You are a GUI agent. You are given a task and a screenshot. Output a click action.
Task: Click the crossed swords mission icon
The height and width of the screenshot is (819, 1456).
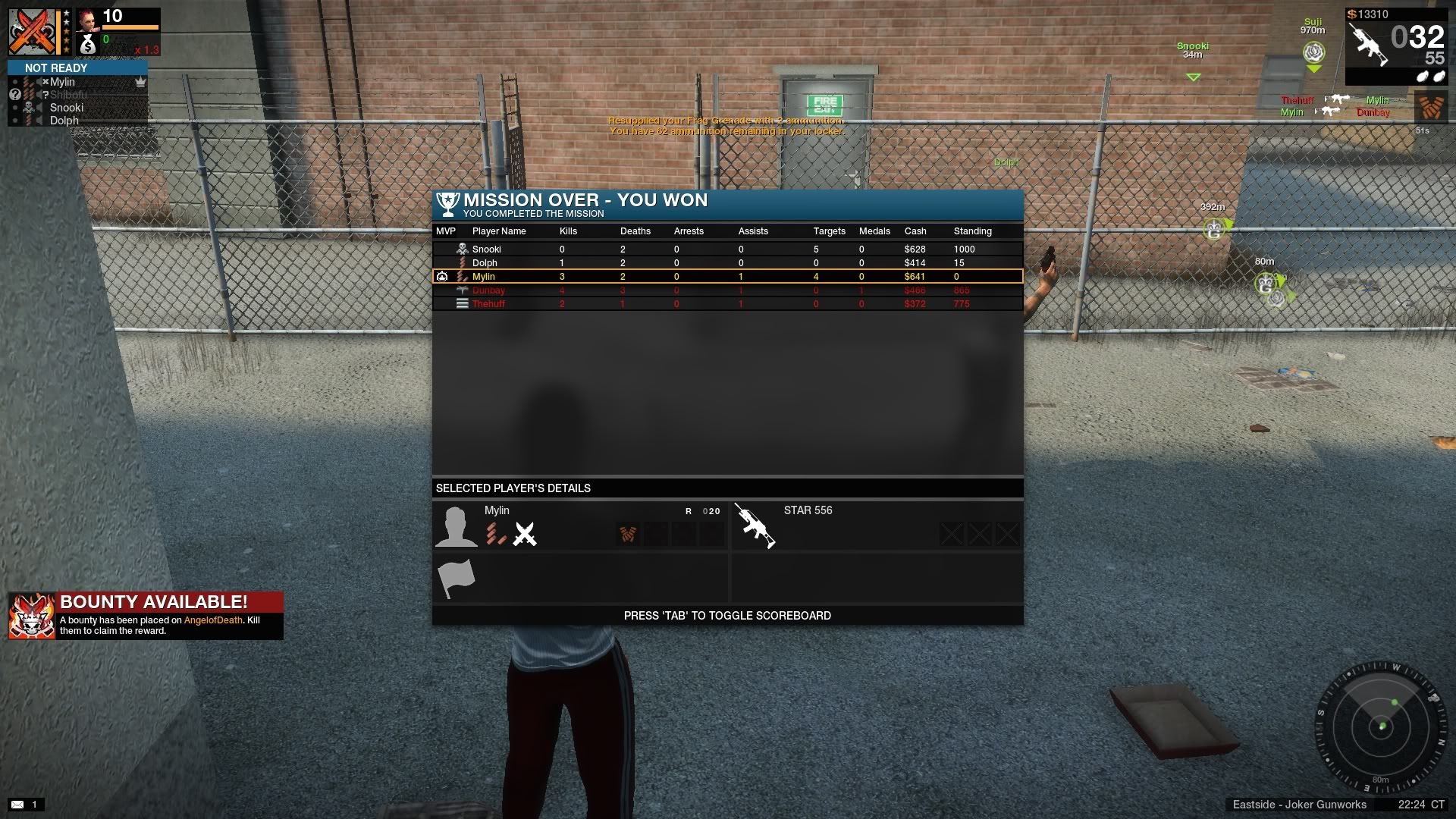click(x=33, y=32)
